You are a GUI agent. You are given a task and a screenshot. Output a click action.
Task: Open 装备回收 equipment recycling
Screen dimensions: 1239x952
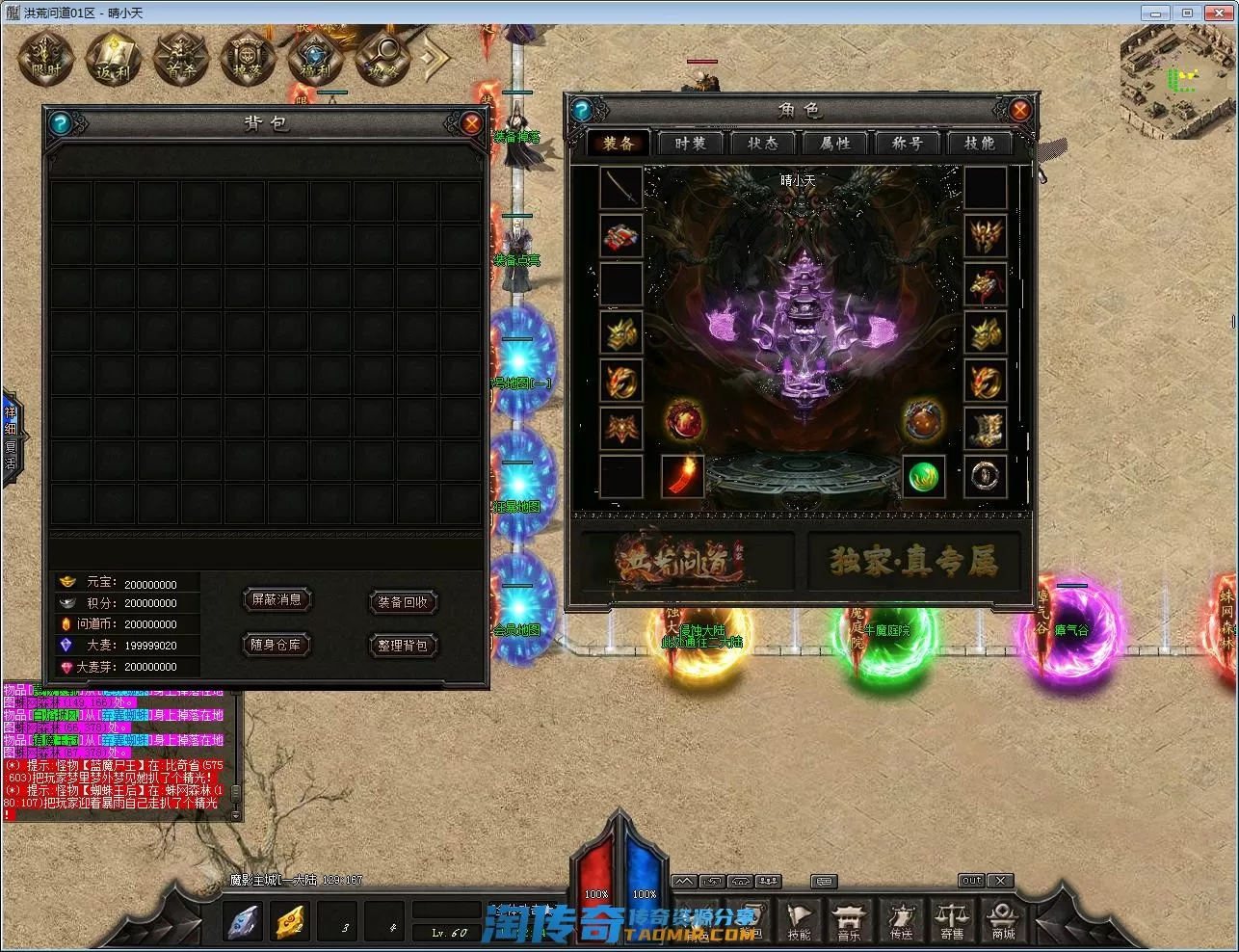[x=403, y=602]
